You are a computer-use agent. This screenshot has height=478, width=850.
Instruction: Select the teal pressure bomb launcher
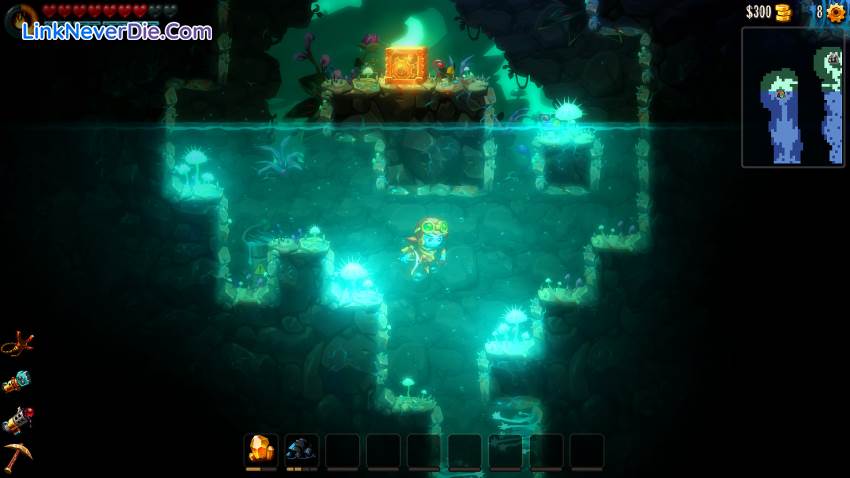(x=17, y=382)
